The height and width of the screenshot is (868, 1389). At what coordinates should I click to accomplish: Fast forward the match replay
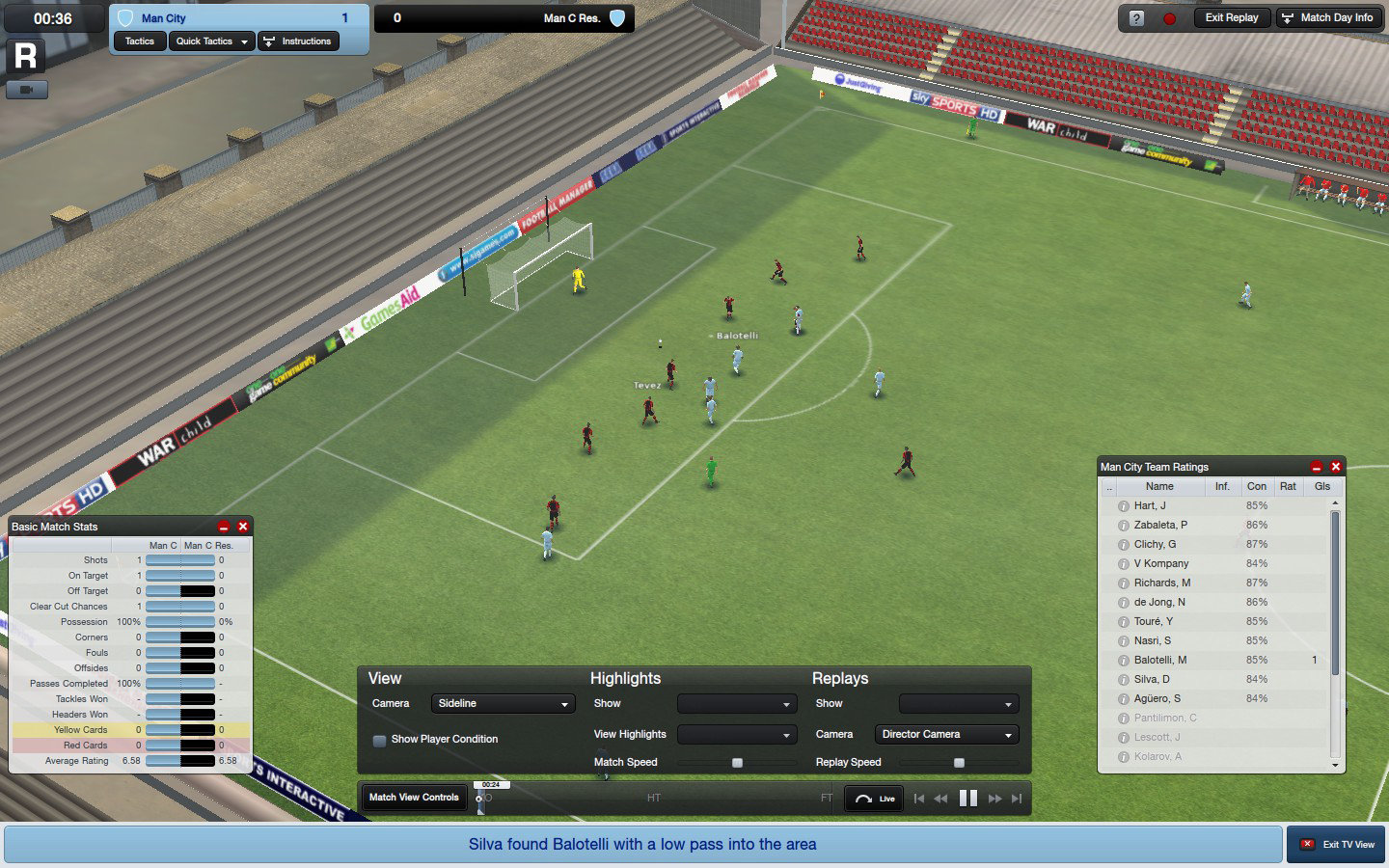point(994,798)
